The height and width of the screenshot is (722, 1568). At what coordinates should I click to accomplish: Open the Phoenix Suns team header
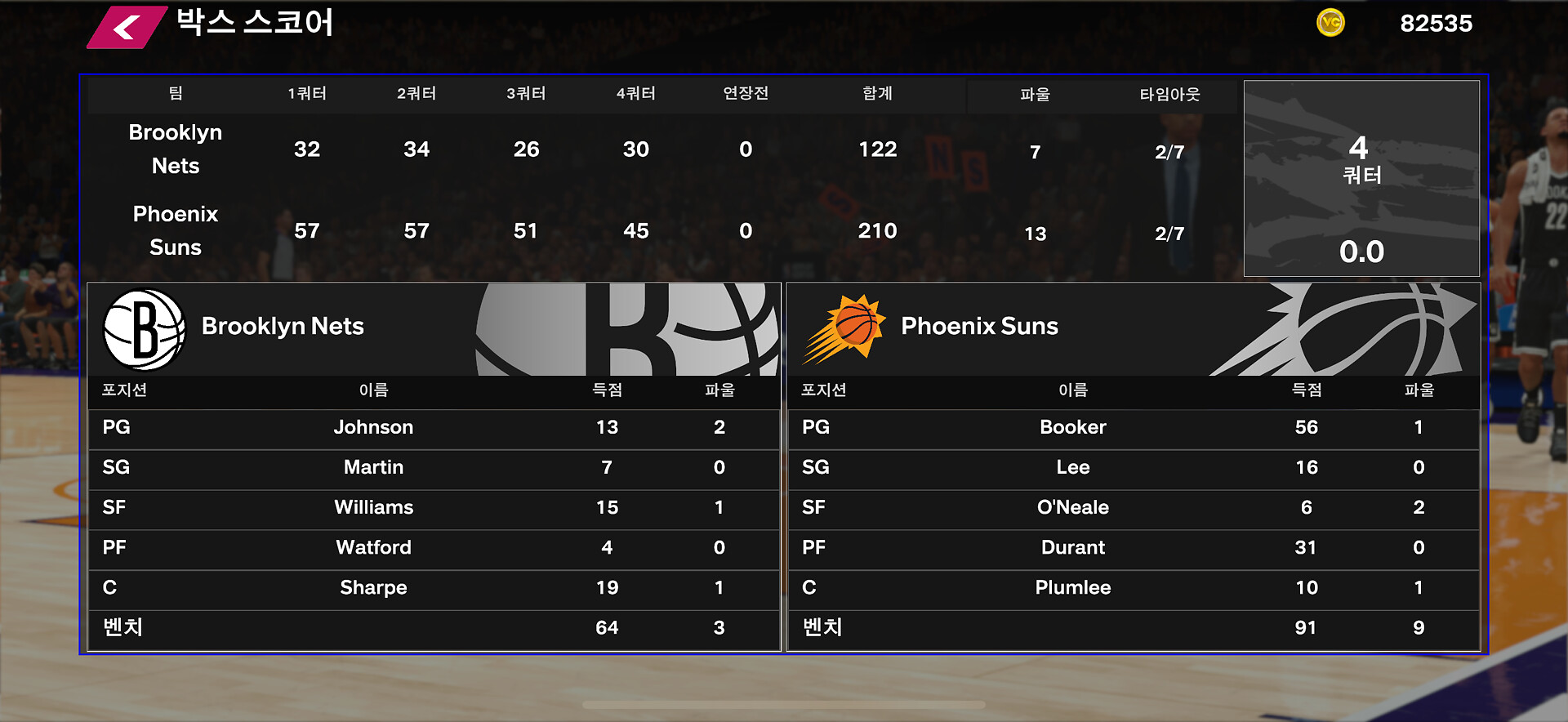(x=1133, y=328)
